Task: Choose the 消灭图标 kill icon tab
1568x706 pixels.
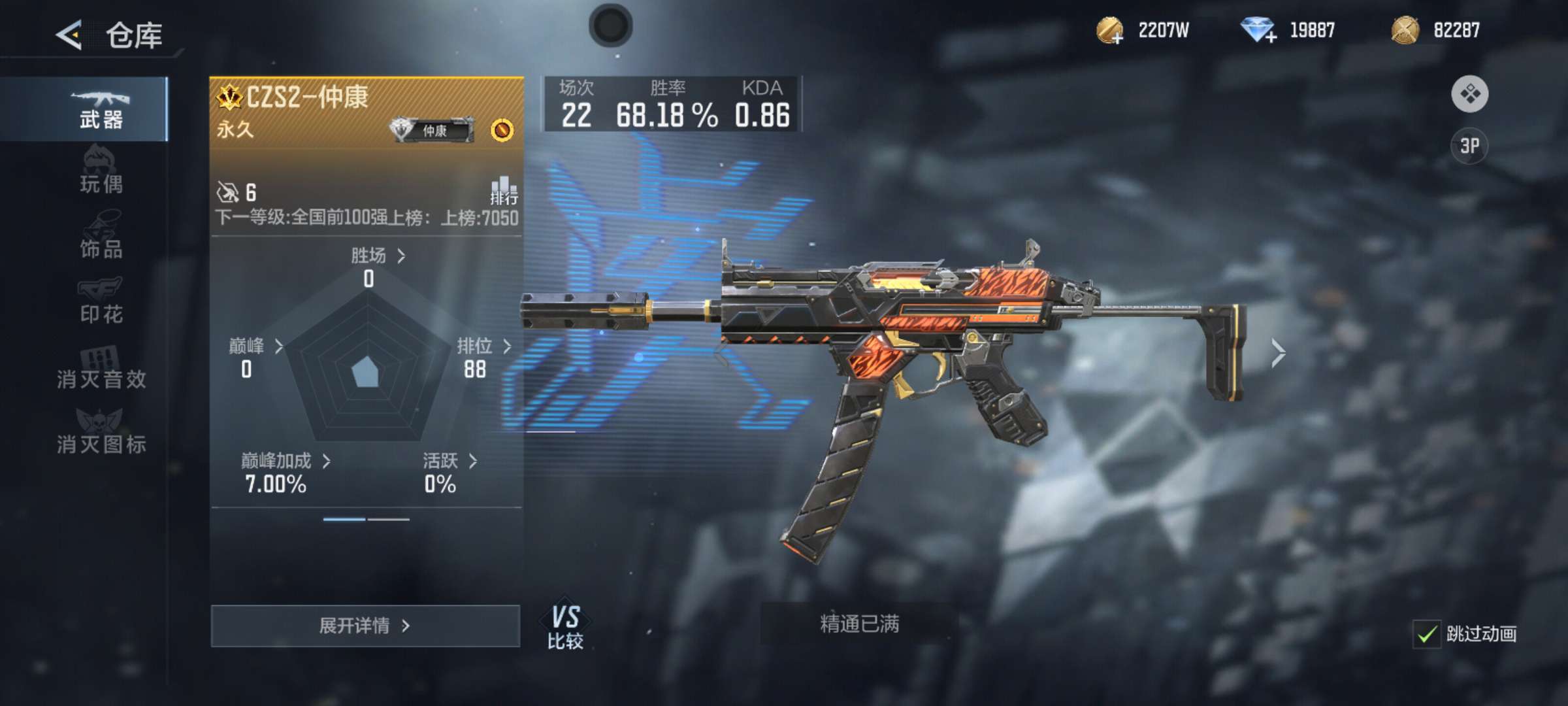Action: 101,432
